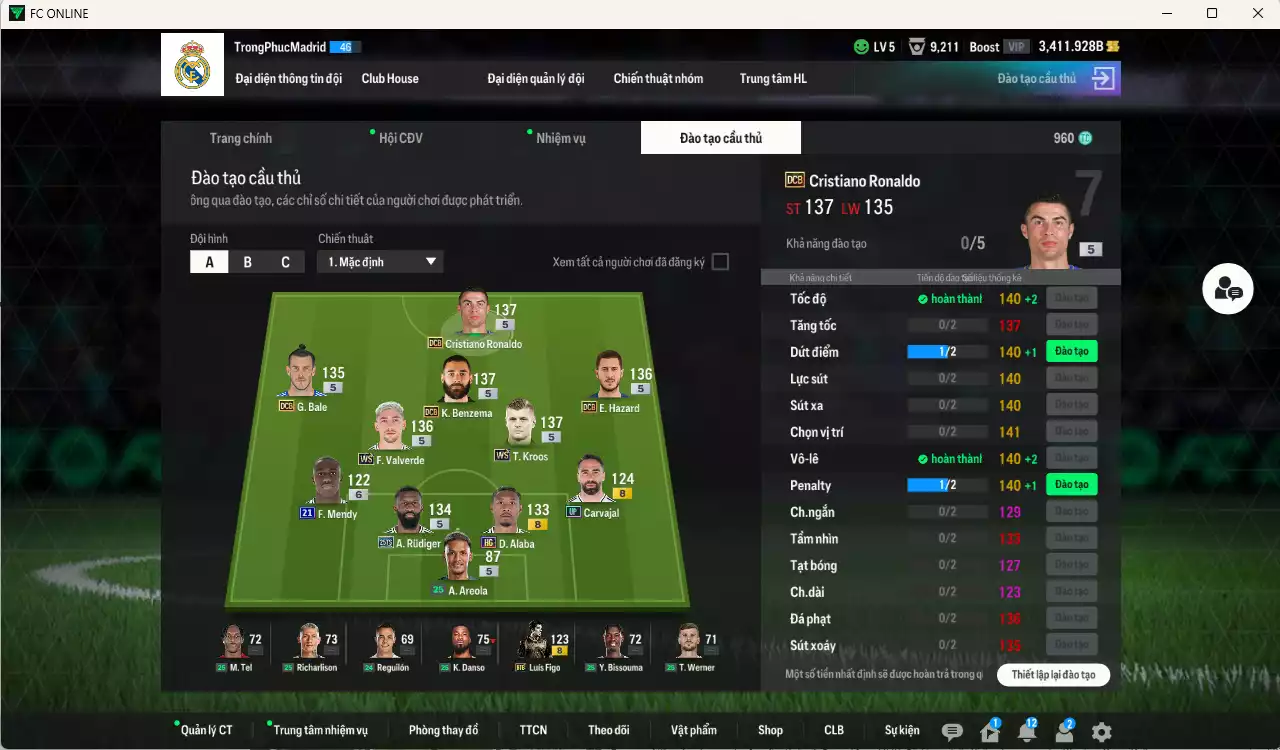1280x750 pixels.
Task: Open the game settings gear icon
Action: pyautogui.click(x=1101, y=732)
